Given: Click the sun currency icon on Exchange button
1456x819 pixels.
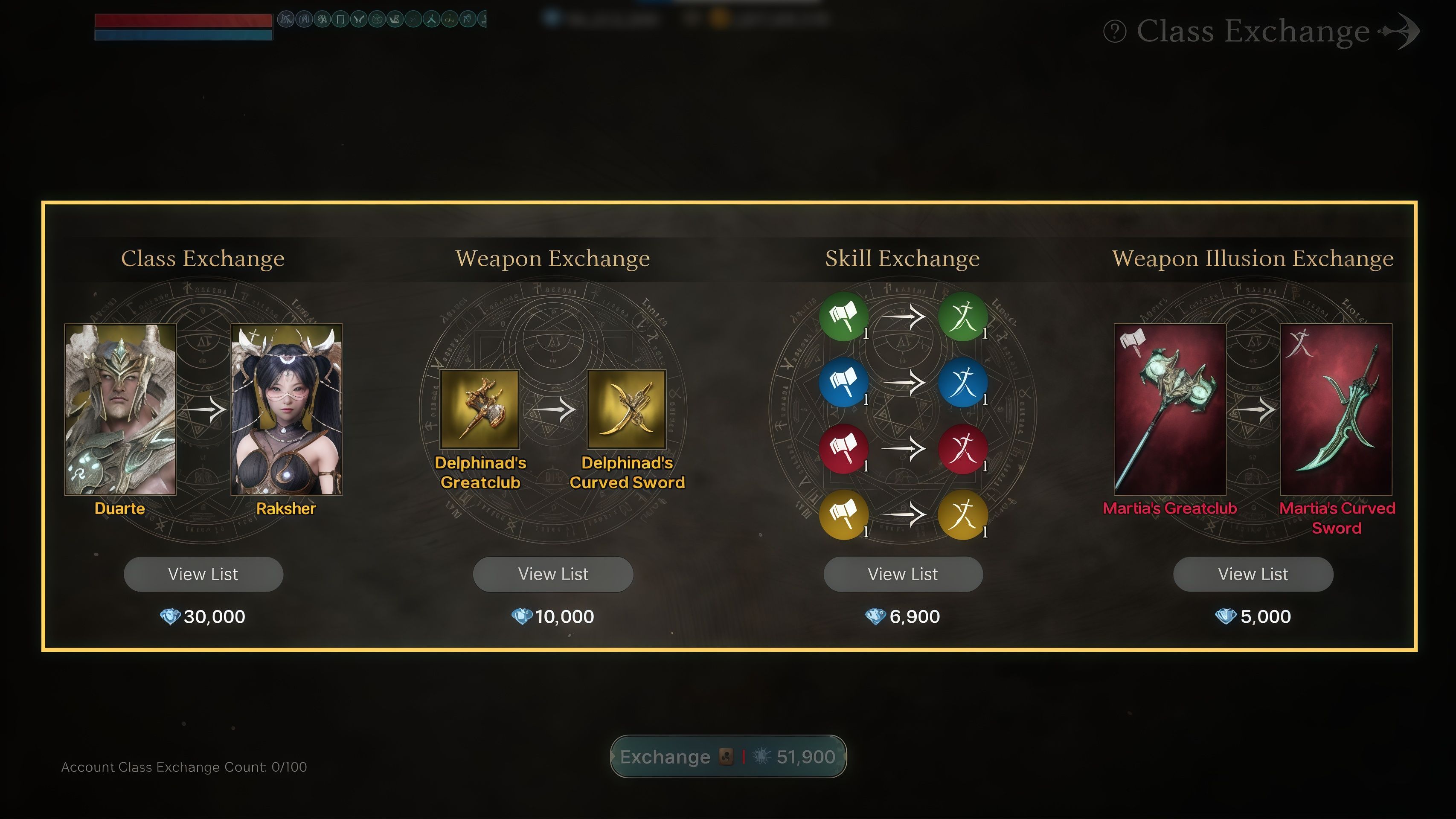Looking at the screenshot, I should [762, 757].
